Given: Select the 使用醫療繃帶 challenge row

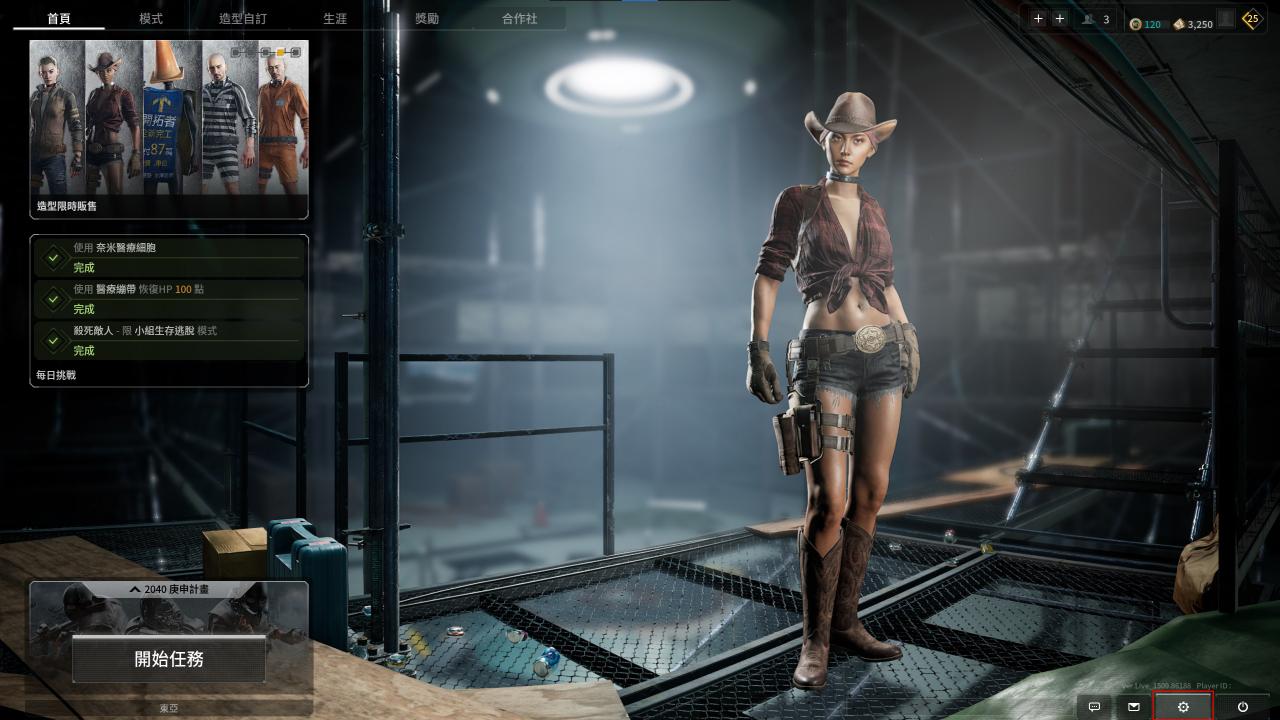Looking at the screenshot, I should coord(169,299).
